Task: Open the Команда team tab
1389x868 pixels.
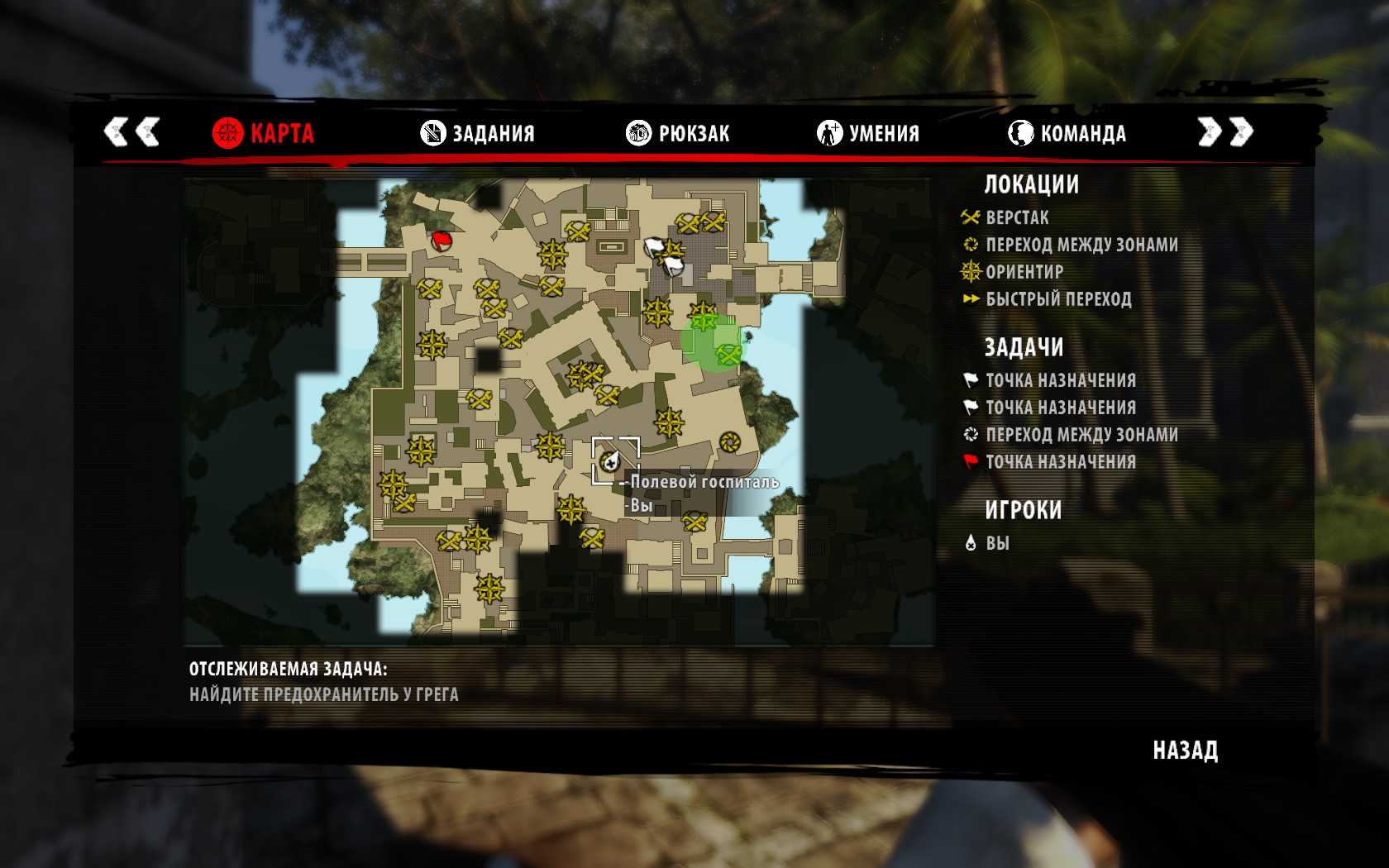Action: coord(1067,133)
